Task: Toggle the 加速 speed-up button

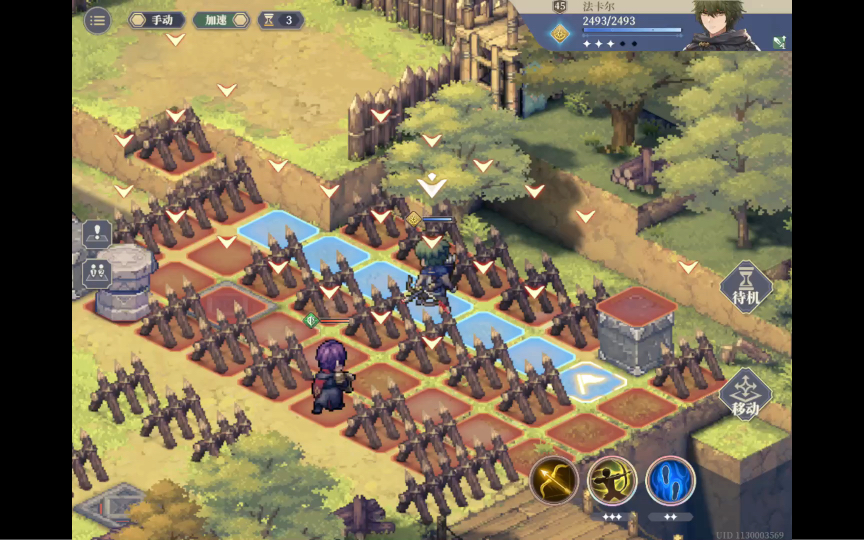Action: 221,20
